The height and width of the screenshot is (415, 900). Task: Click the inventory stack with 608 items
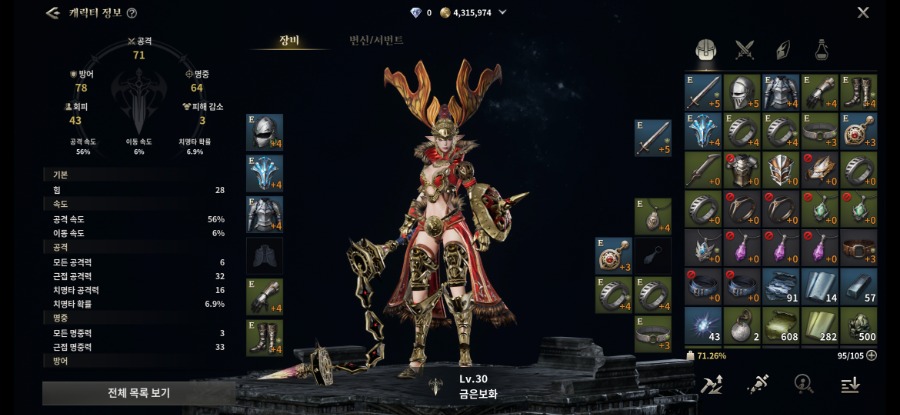pos(781,326)
